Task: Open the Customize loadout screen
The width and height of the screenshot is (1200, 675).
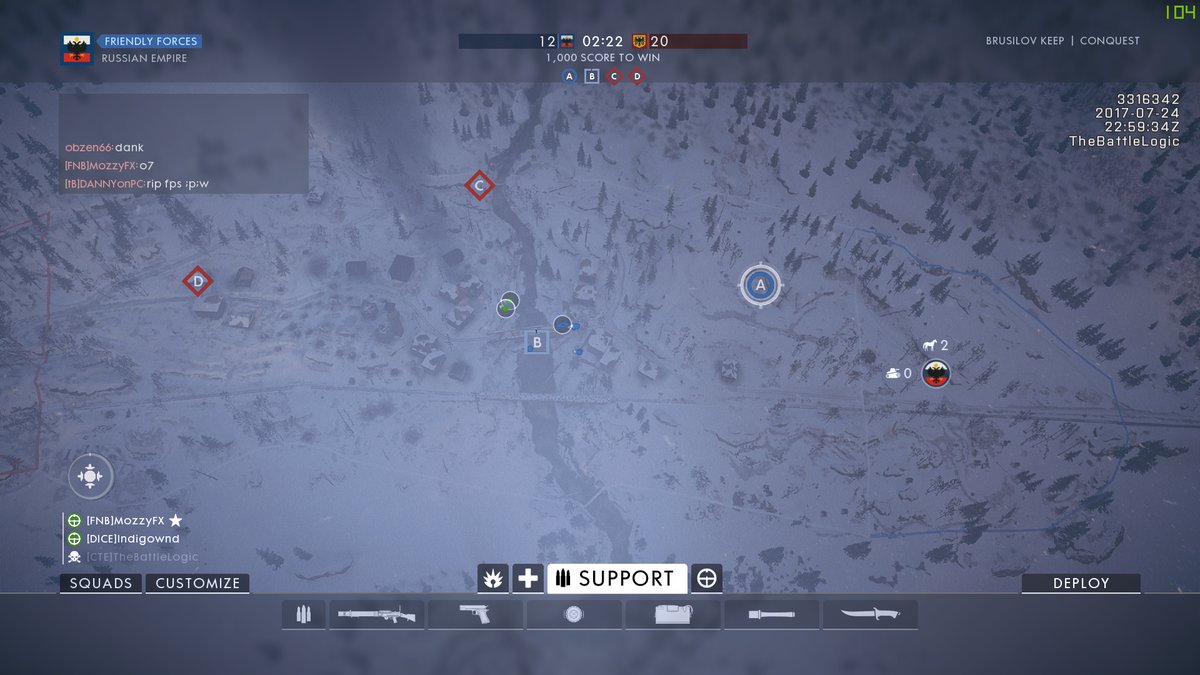Action: click(197, 584)
